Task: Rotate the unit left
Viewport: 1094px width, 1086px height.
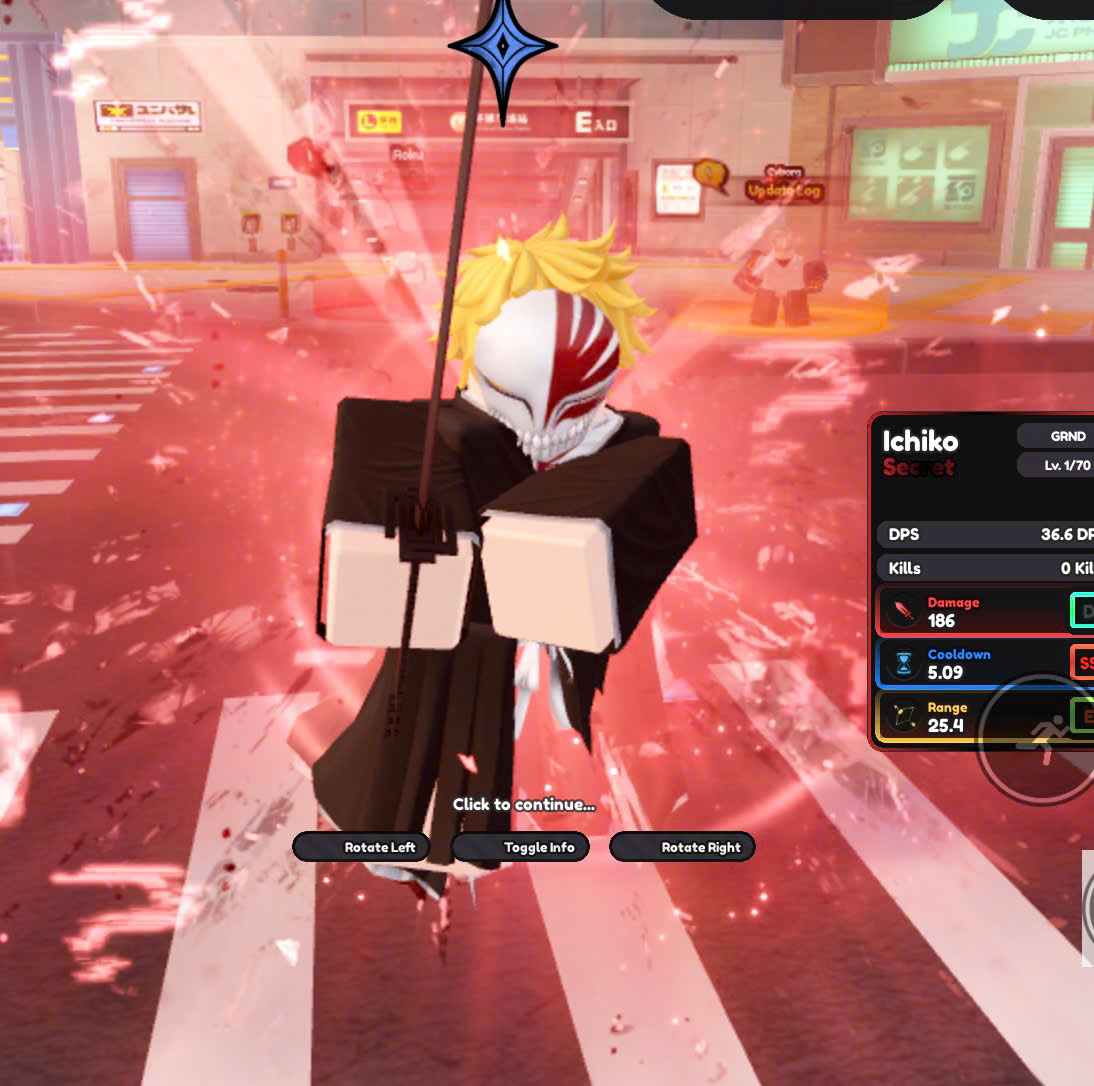Action: coord(362,847)
